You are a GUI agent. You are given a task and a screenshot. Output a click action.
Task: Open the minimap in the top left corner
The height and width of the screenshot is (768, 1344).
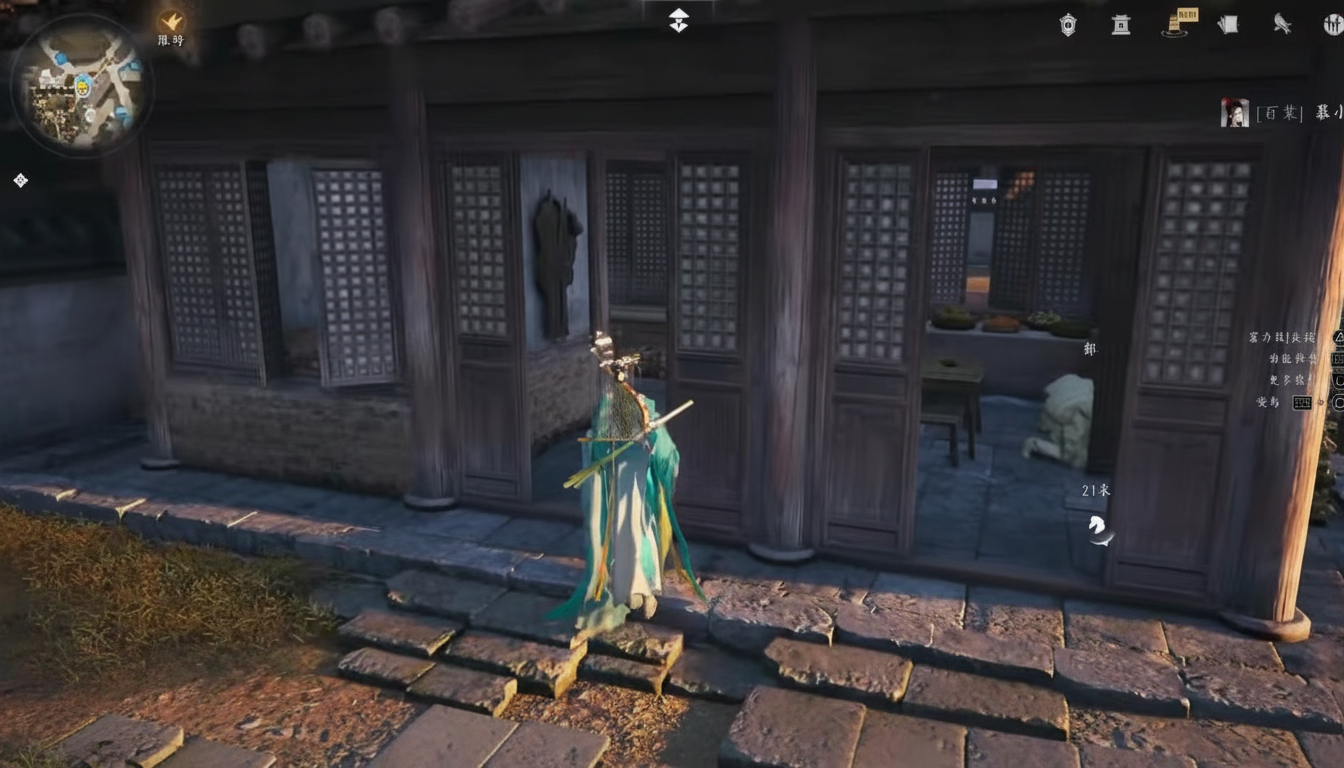pyautogui.click(x=85, y=85)
